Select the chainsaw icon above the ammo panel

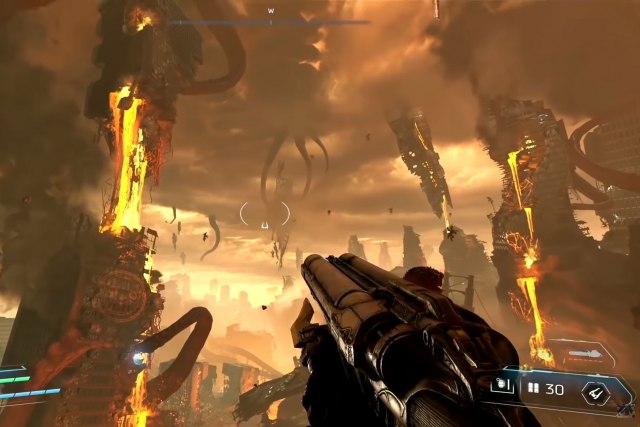tap(585, 353)
